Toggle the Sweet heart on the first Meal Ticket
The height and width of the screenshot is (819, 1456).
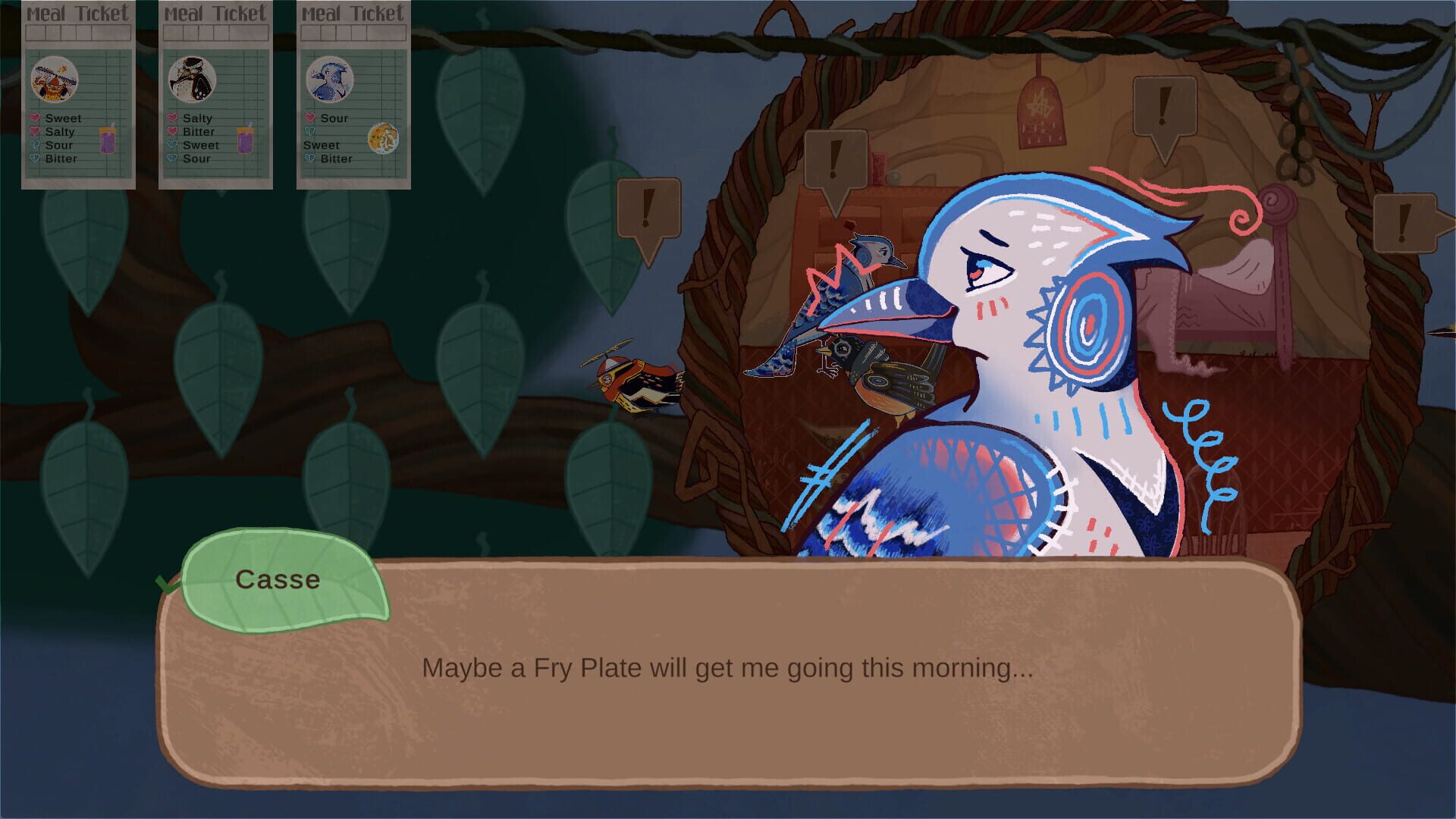coord(34,118)
